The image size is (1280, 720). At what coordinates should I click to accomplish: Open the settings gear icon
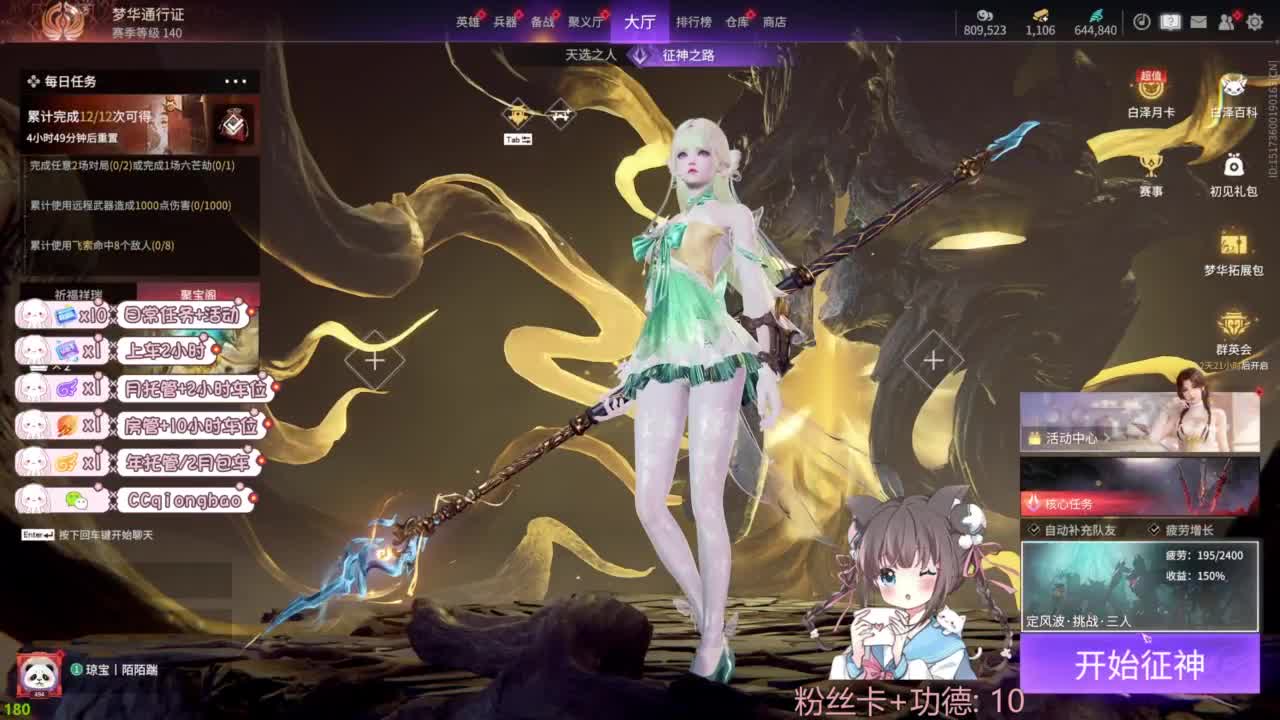click(x=1257, y=21)
